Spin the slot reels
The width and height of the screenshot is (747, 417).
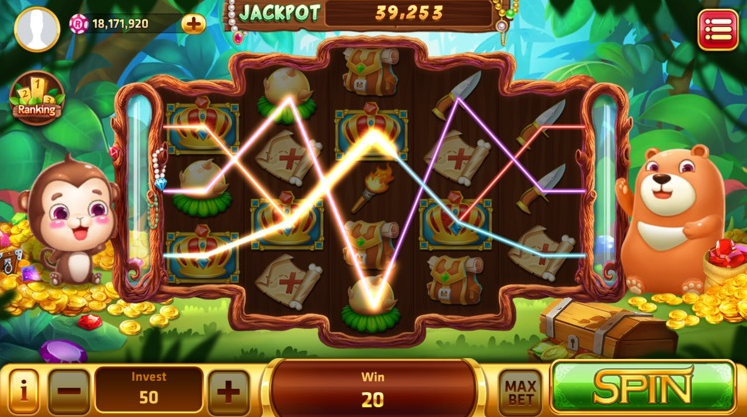[x=643, y=389]
